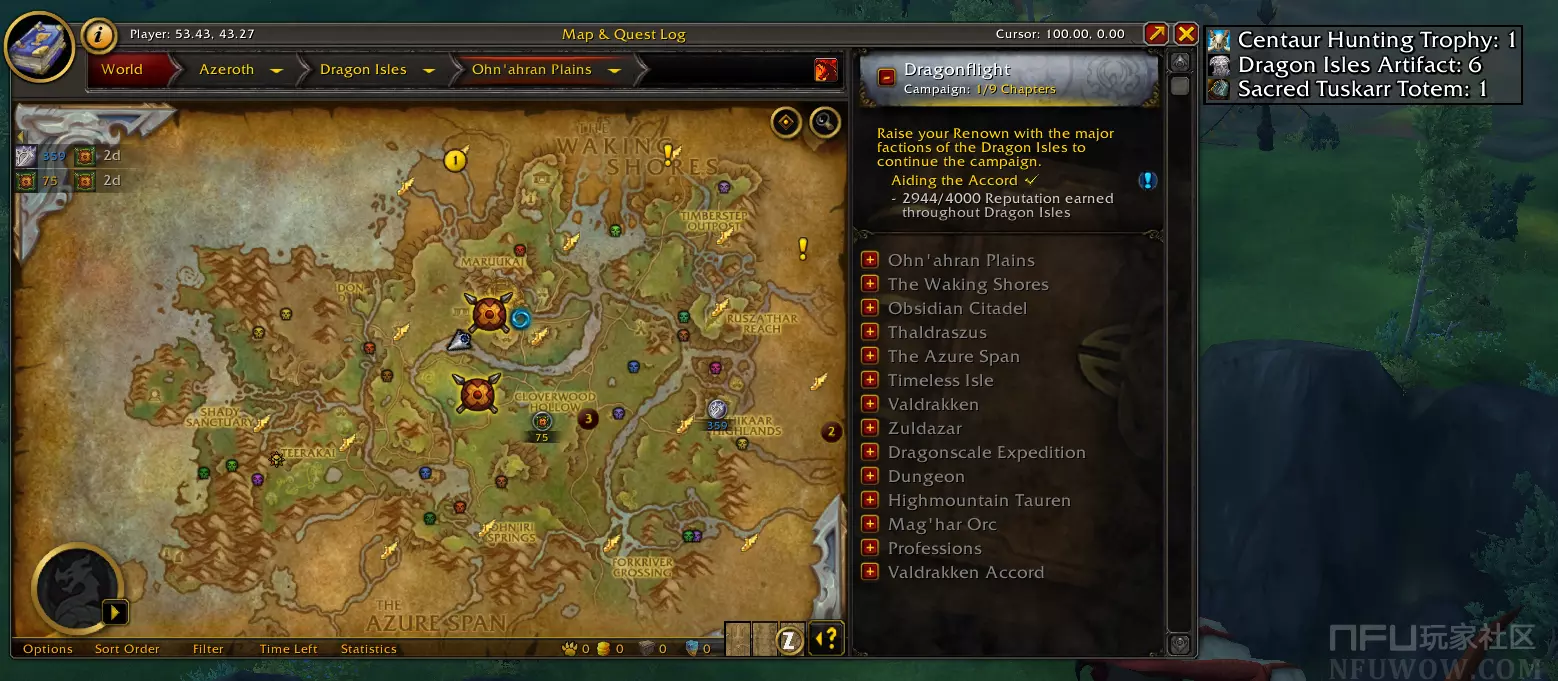Click the World breadcrumb button
The height and width of the screenshot is (681, 1558).
click(122, 70)
